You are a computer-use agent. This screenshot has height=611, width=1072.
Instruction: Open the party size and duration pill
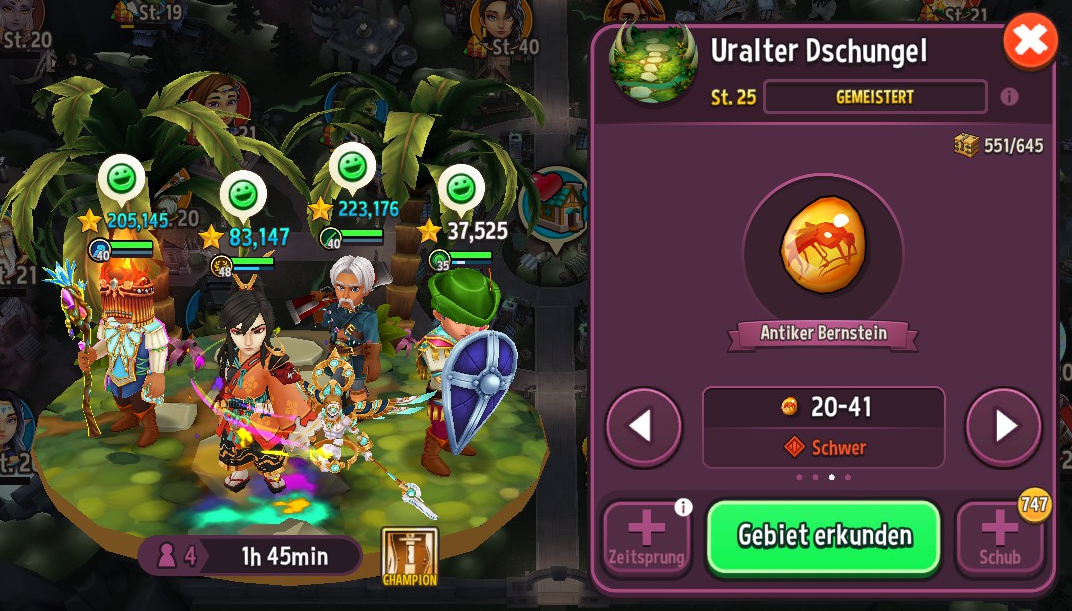(x=249, y=556)
